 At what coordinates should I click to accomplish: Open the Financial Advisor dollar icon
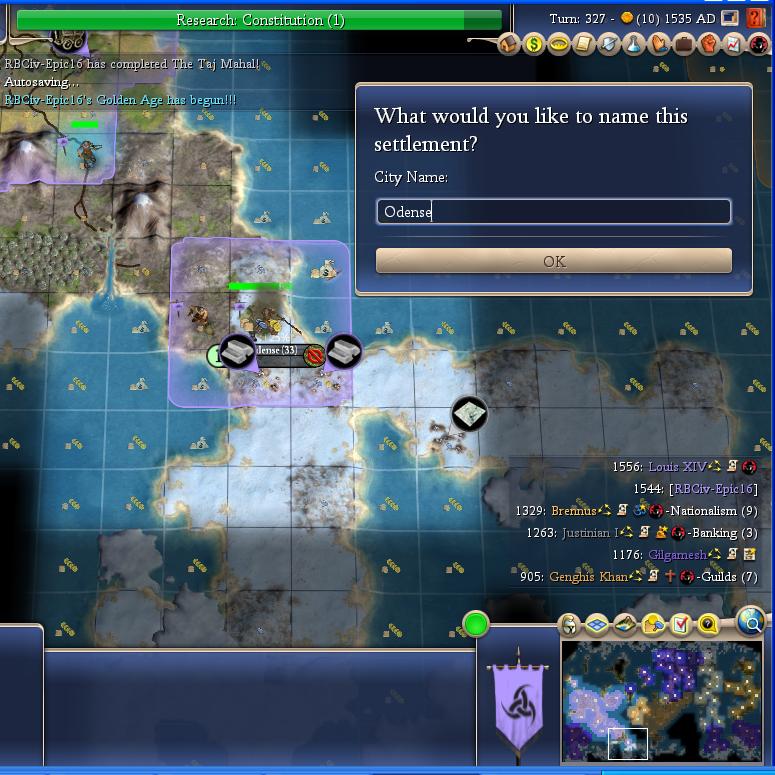(x=534, y=44)
